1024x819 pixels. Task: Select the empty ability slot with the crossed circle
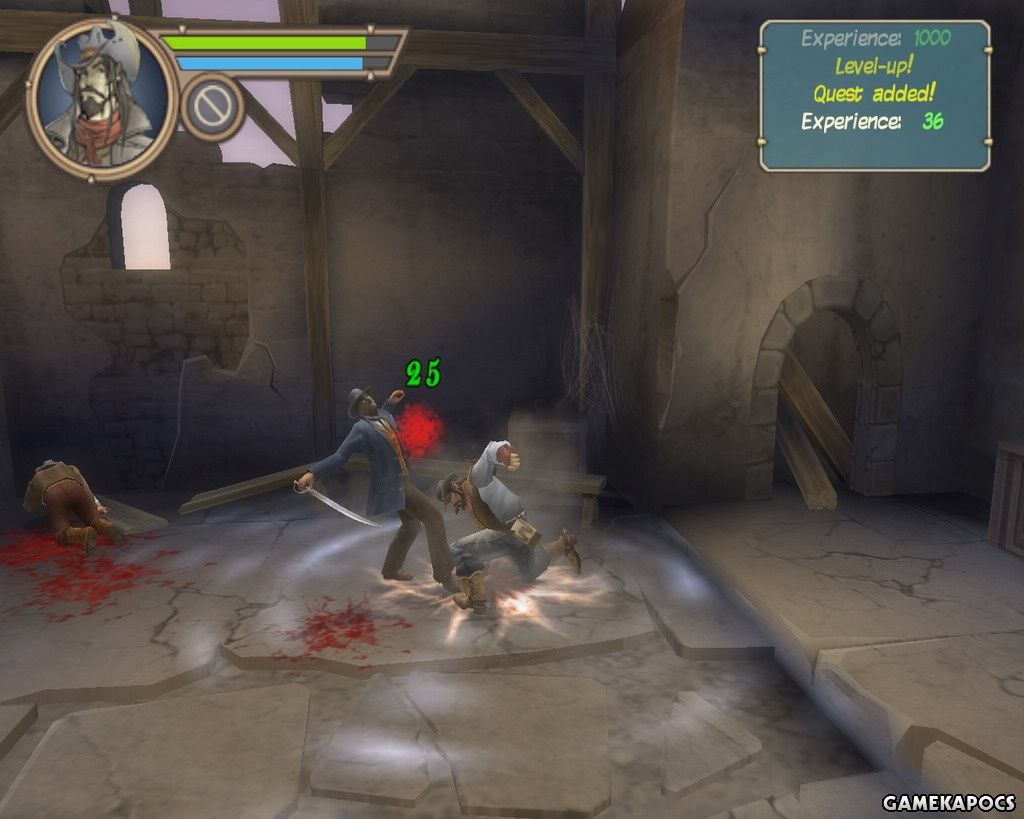[213, 107]
